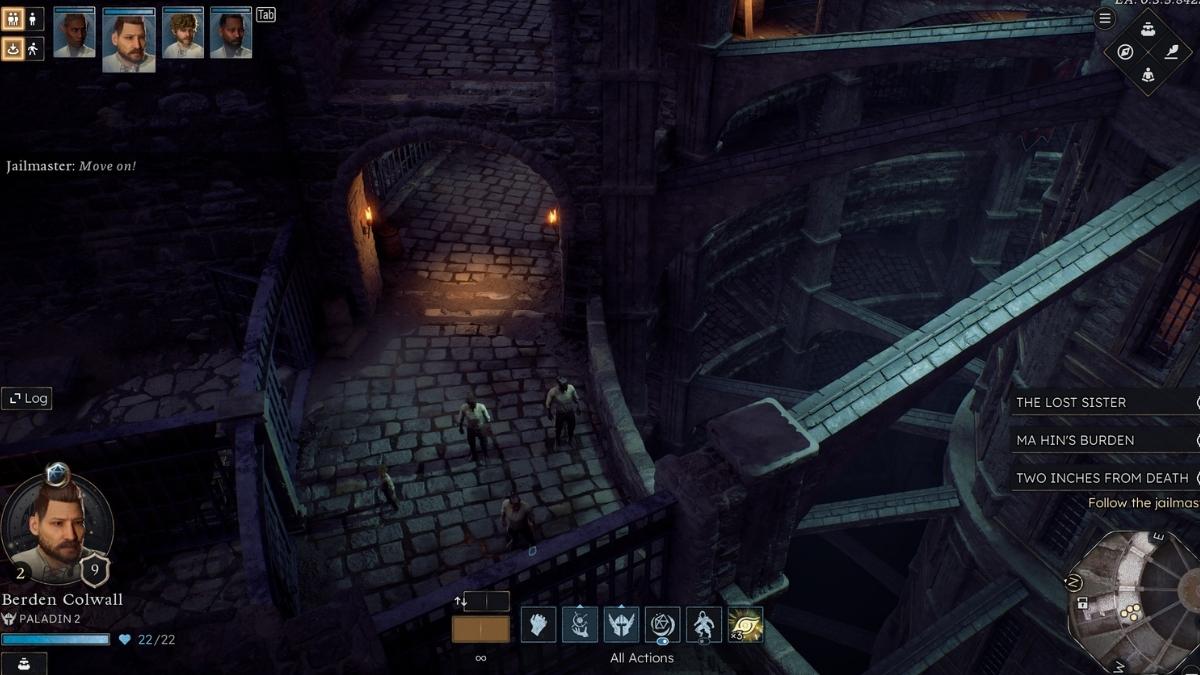
Task: Open the compass map icon
Action: (x=1125, y=52)
